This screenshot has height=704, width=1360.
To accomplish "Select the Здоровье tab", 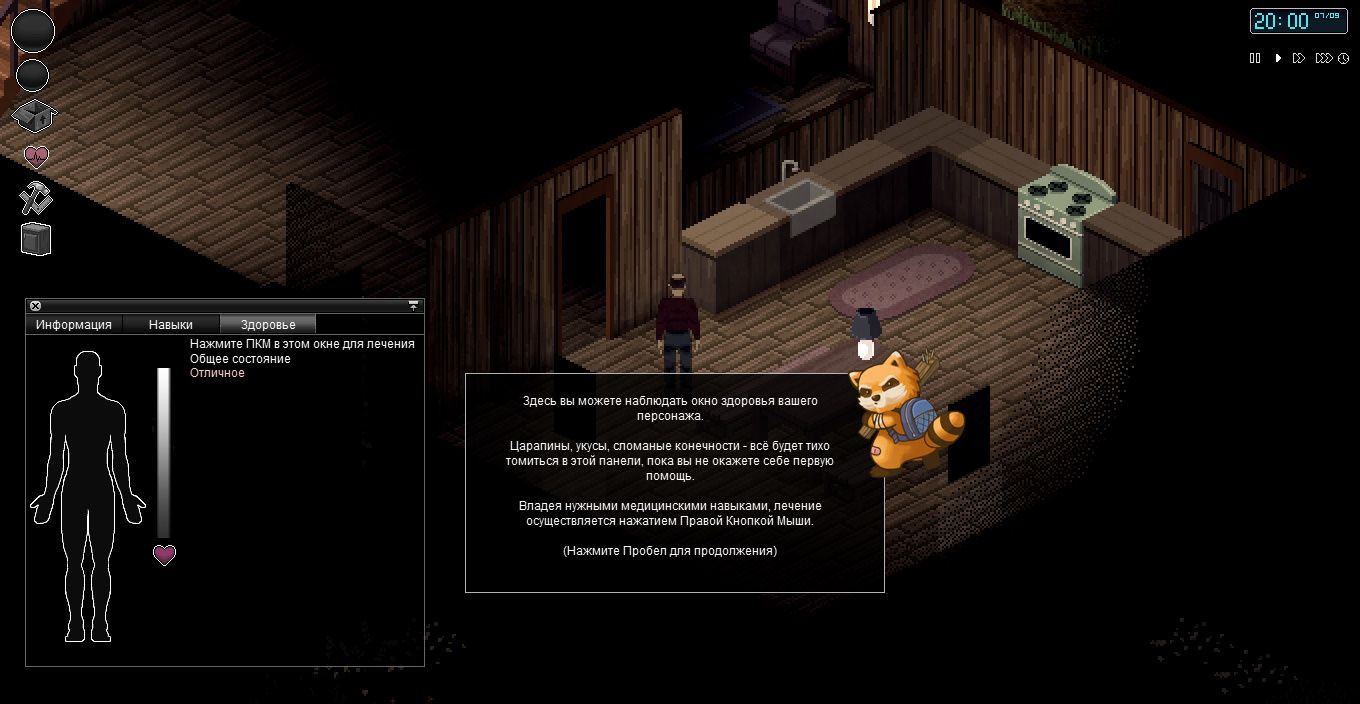I will (268, 324).
